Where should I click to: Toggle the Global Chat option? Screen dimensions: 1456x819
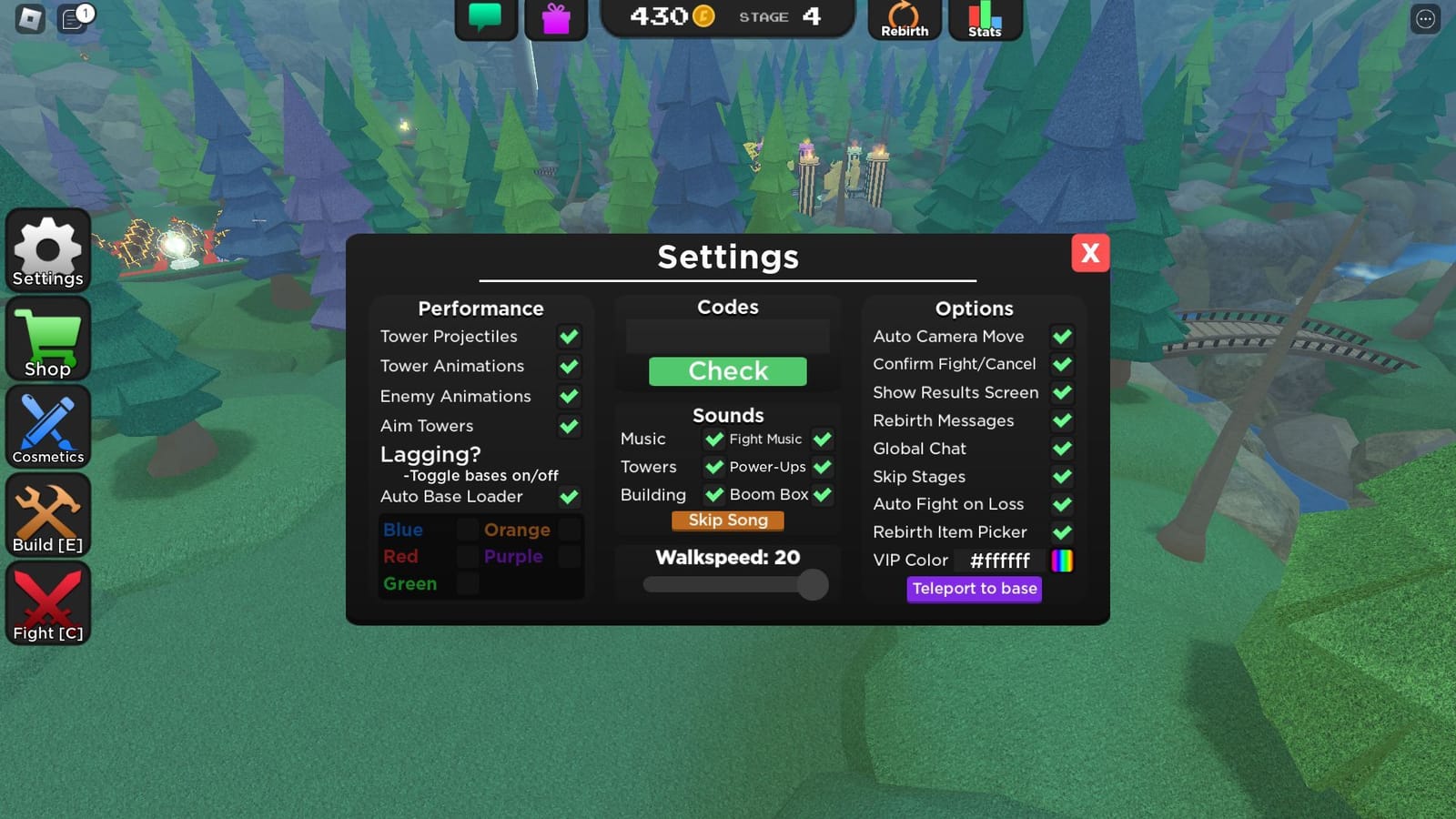click(x=1062, y=449)
